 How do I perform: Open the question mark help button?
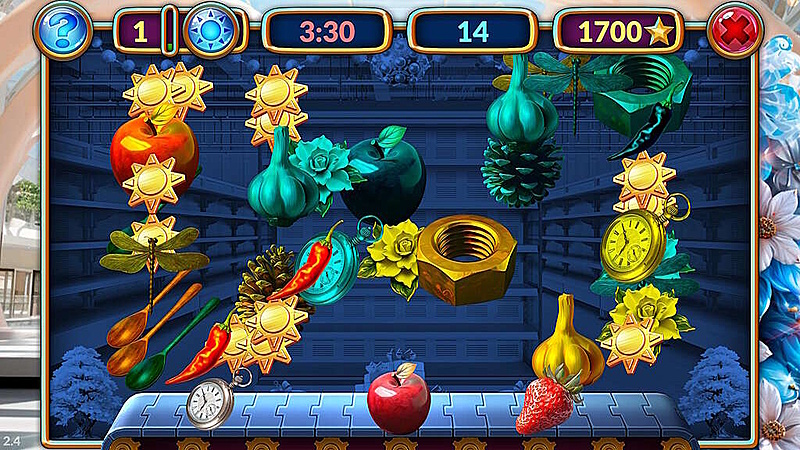tap(61, 32)
